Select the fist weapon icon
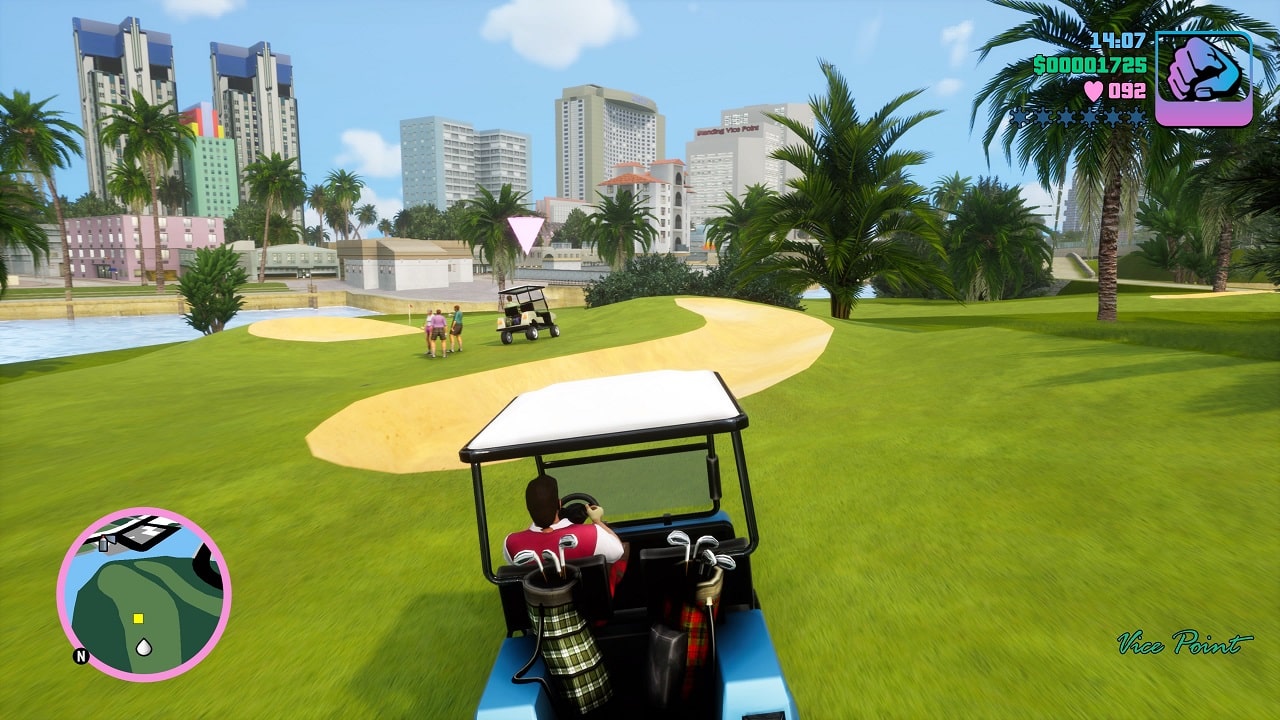The width and height of the screenshot is (1280, 720). pos(1203,78)
